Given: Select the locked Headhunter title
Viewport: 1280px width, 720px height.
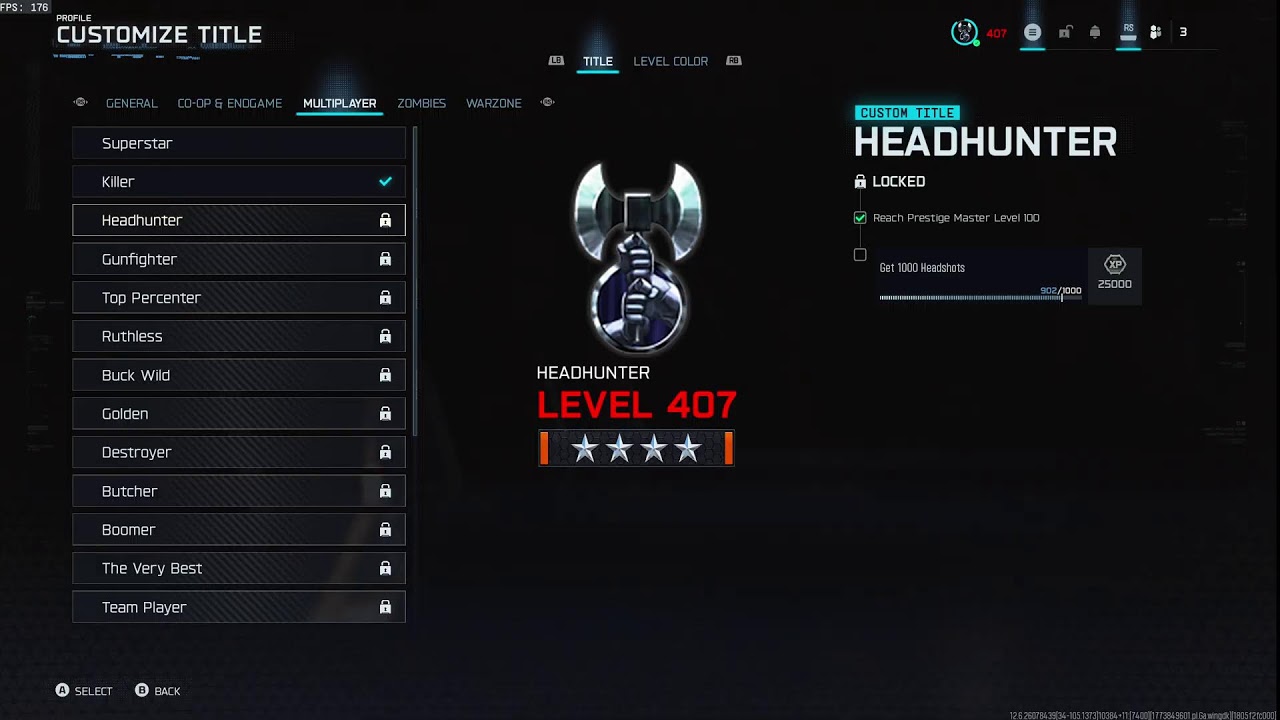Looking at the screenshot, I should [238, 220].
